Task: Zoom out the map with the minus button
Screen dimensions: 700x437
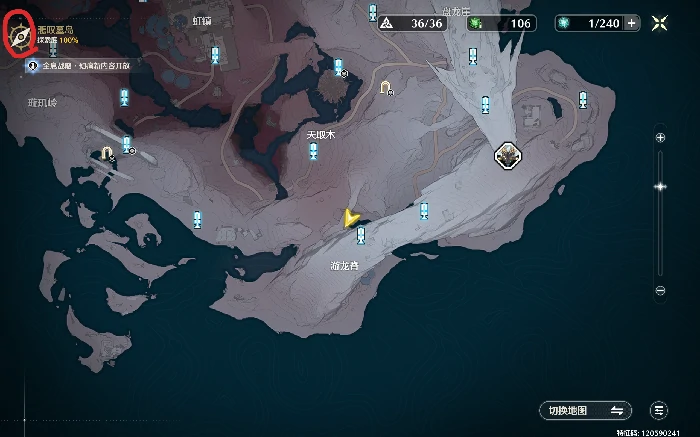Action: tap(660, 290)
